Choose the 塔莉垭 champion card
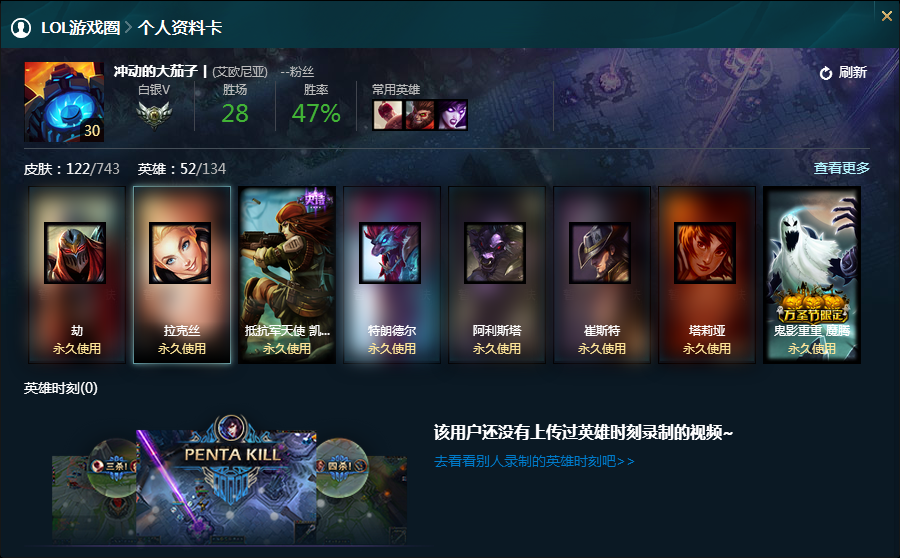The height and width of the screenshot is (558, 900). (707, 274)
